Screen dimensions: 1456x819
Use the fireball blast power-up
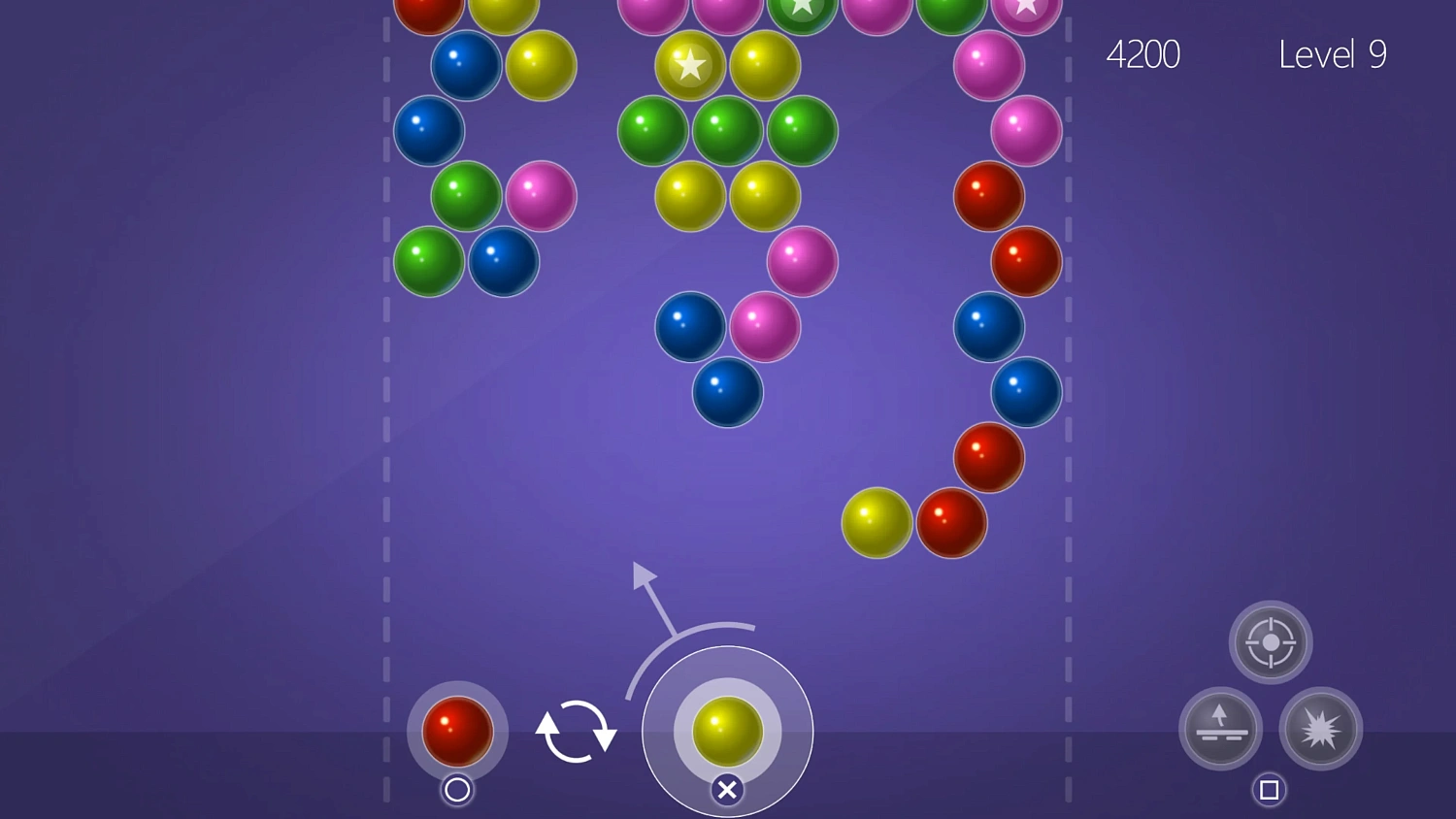coord(1321,729)
